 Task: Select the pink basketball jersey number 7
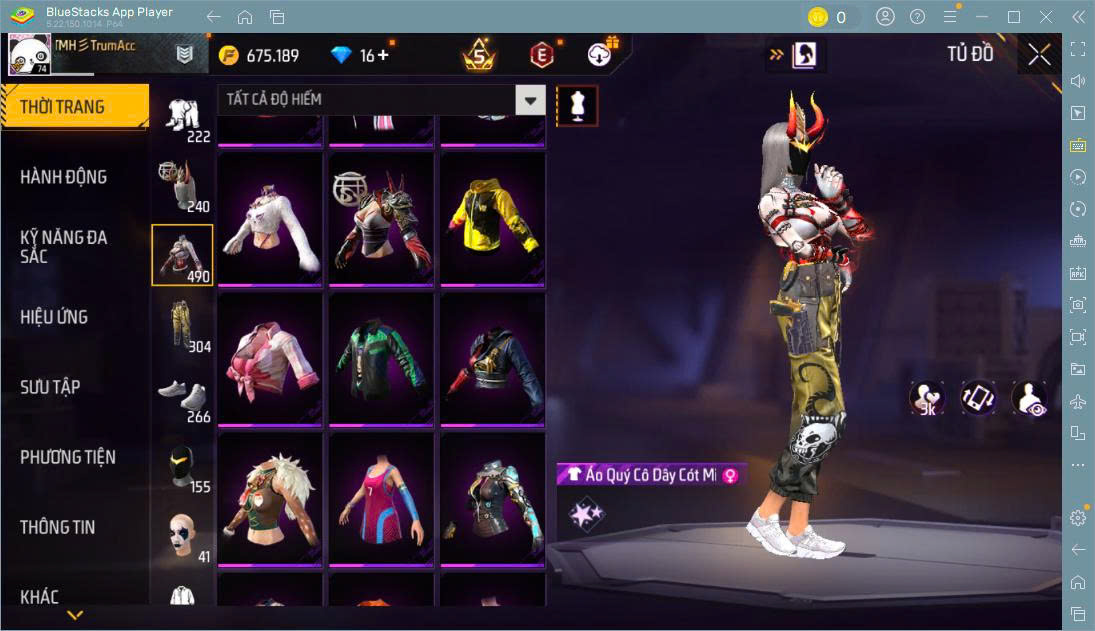coord(380,499)
